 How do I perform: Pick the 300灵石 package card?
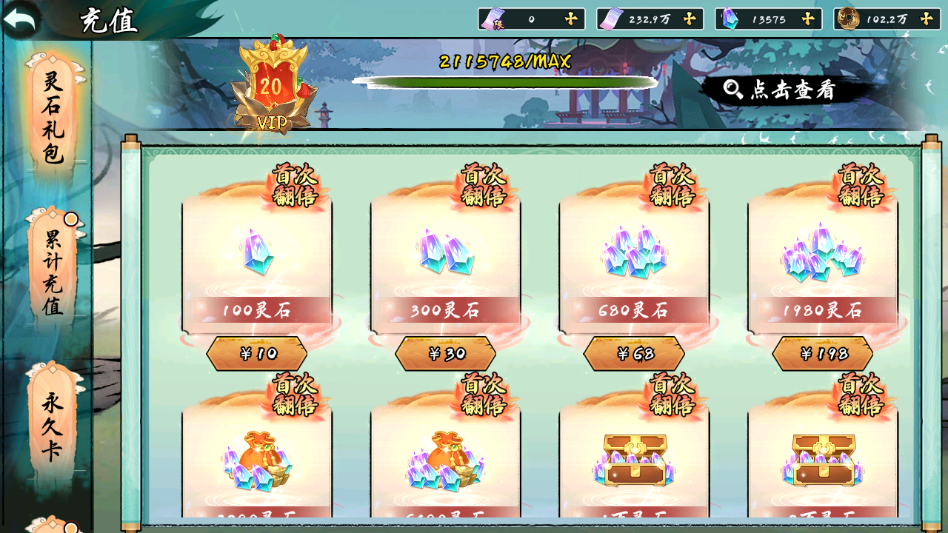[x=446, y=260]
